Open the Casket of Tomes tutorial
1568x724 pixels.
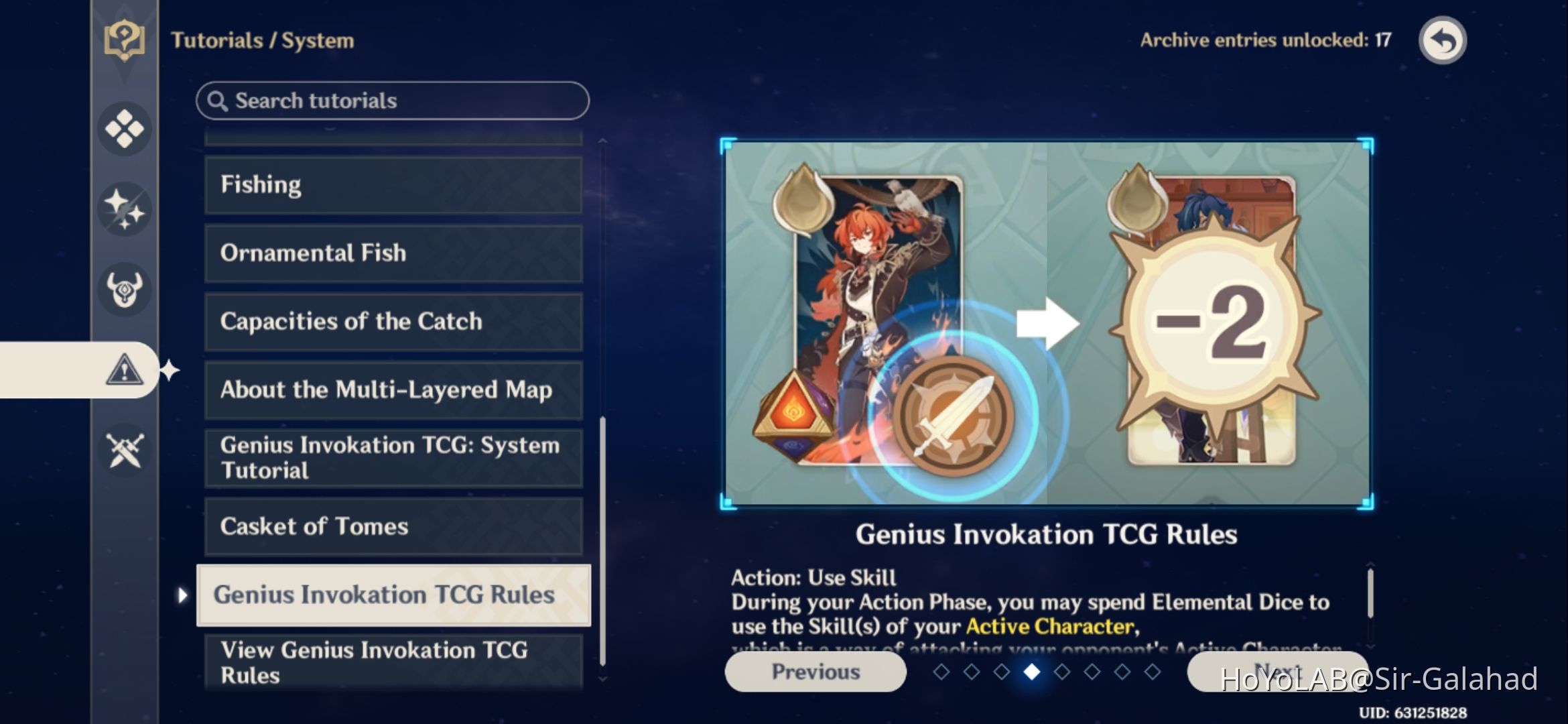coord(392,527)
